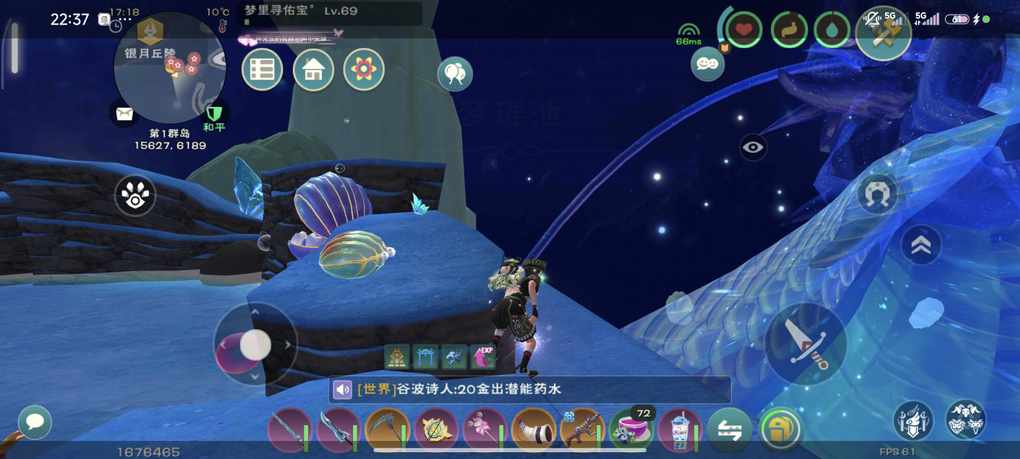Activate the paw and eye button
The image size is (1020, 459).
[135, 196]
